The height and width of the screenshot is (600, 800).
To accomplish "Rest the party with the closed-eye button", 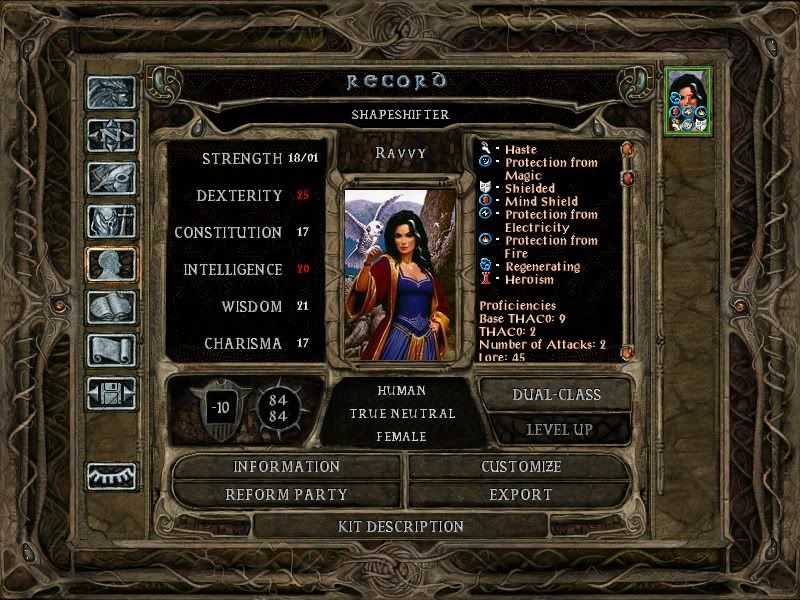I will point(111,476).
